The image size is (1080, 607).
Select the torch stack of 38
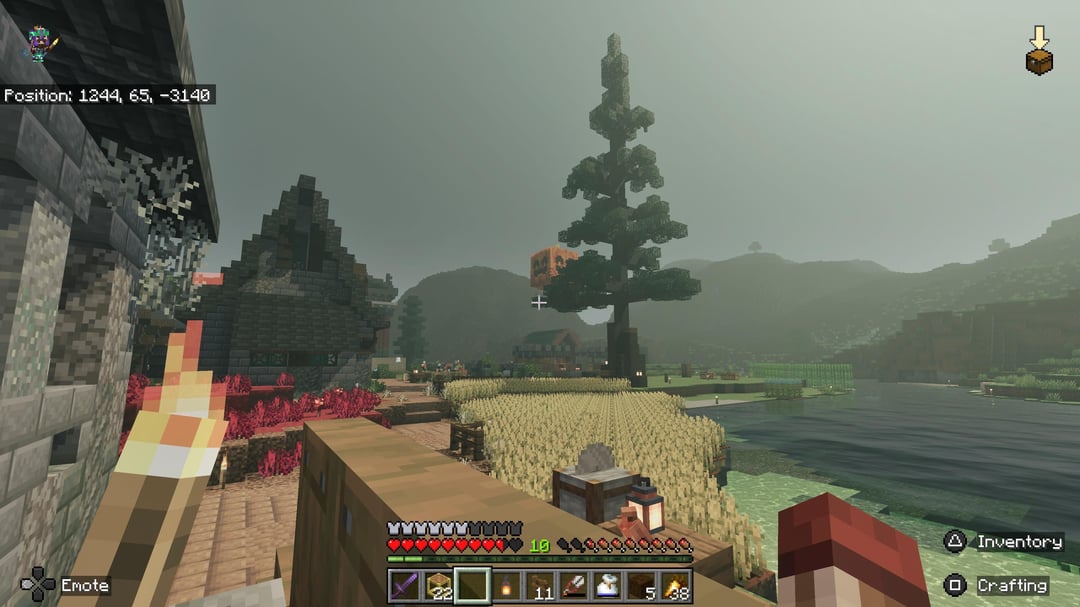point(676,585)
